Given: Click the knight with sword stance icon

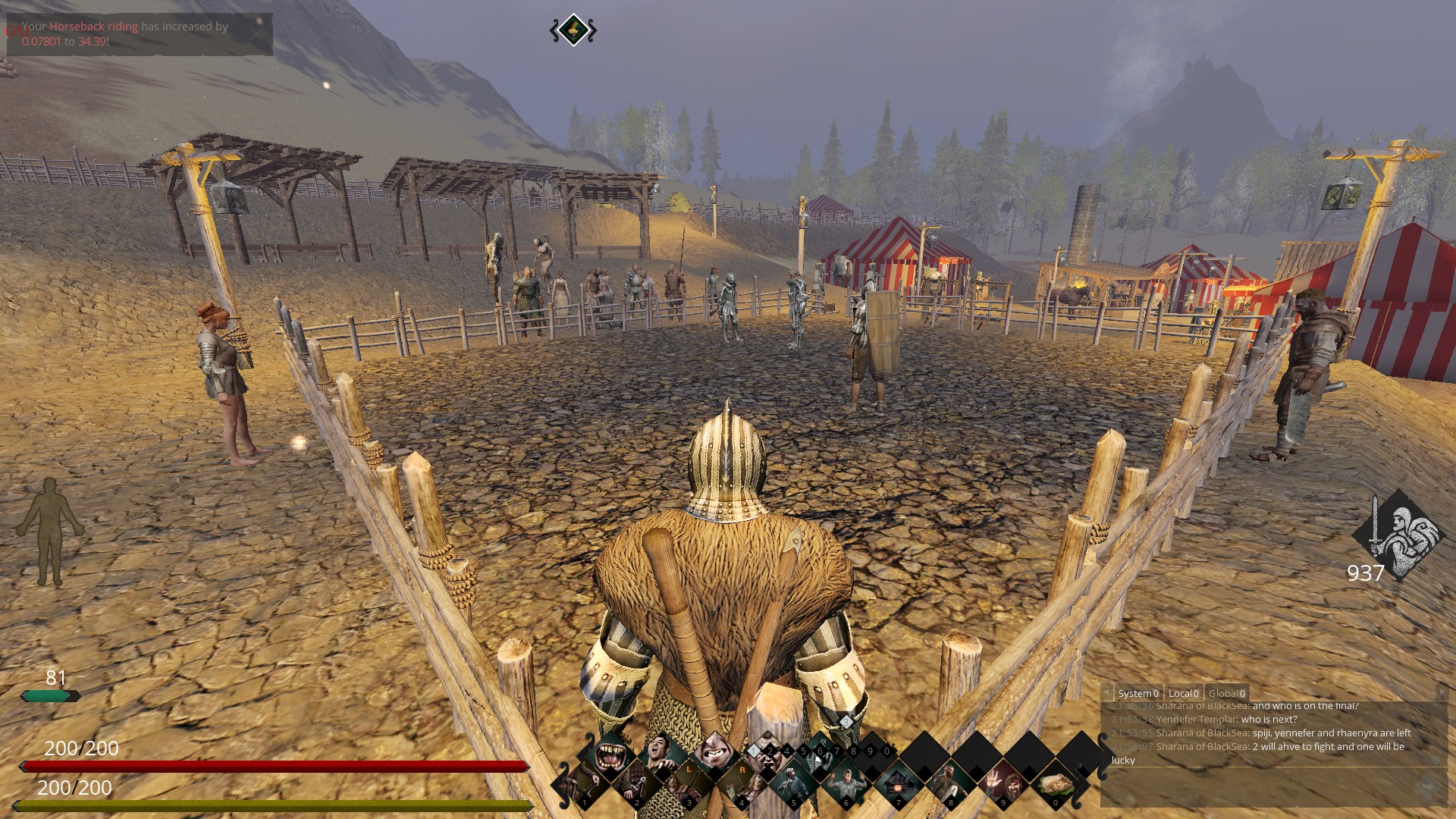Looking at the screenshot, I should pos(1399,533).
